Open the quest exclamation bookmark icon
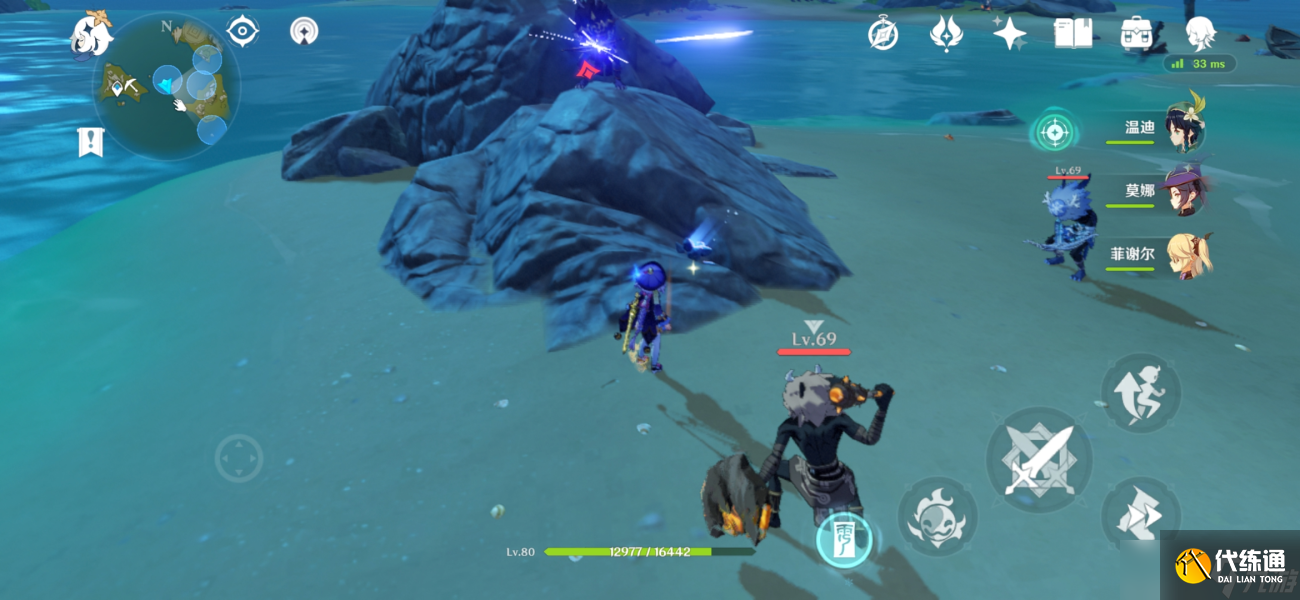1300x600 pixels. [x=91, y=142]
